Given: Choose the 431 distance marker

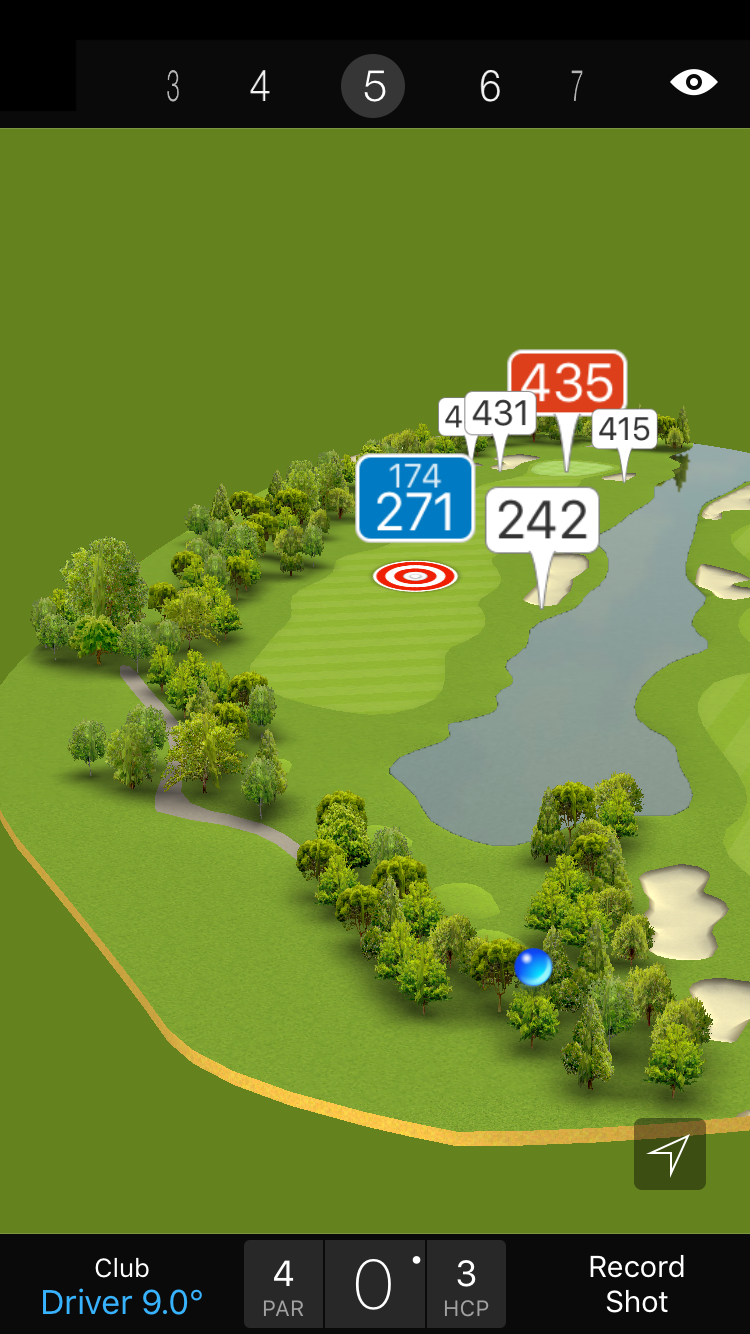Looking at the screenshot, I should pyautogui.click(x=500, y=413).
